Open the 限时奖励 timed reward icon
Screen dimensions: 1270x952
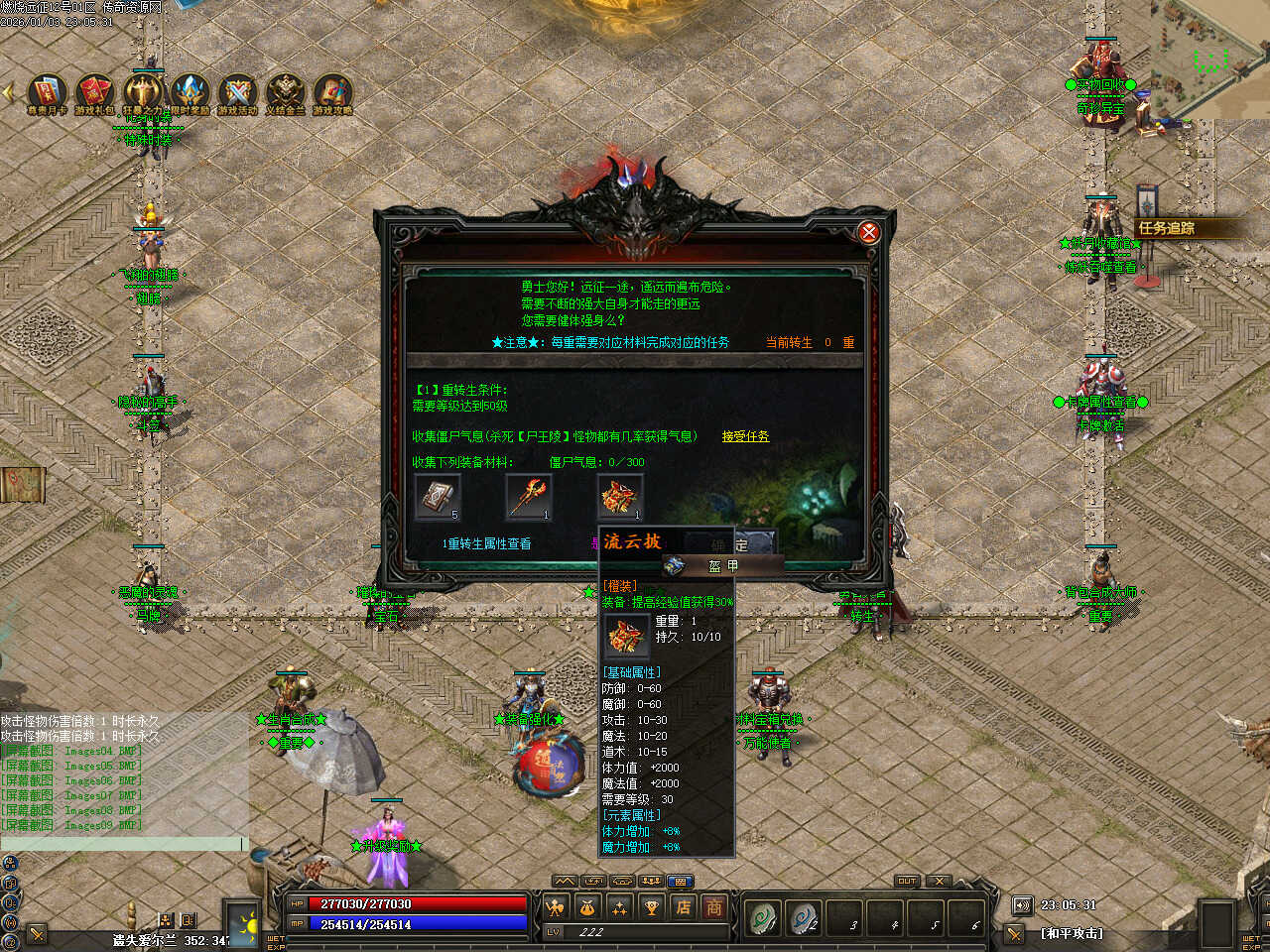190,93
